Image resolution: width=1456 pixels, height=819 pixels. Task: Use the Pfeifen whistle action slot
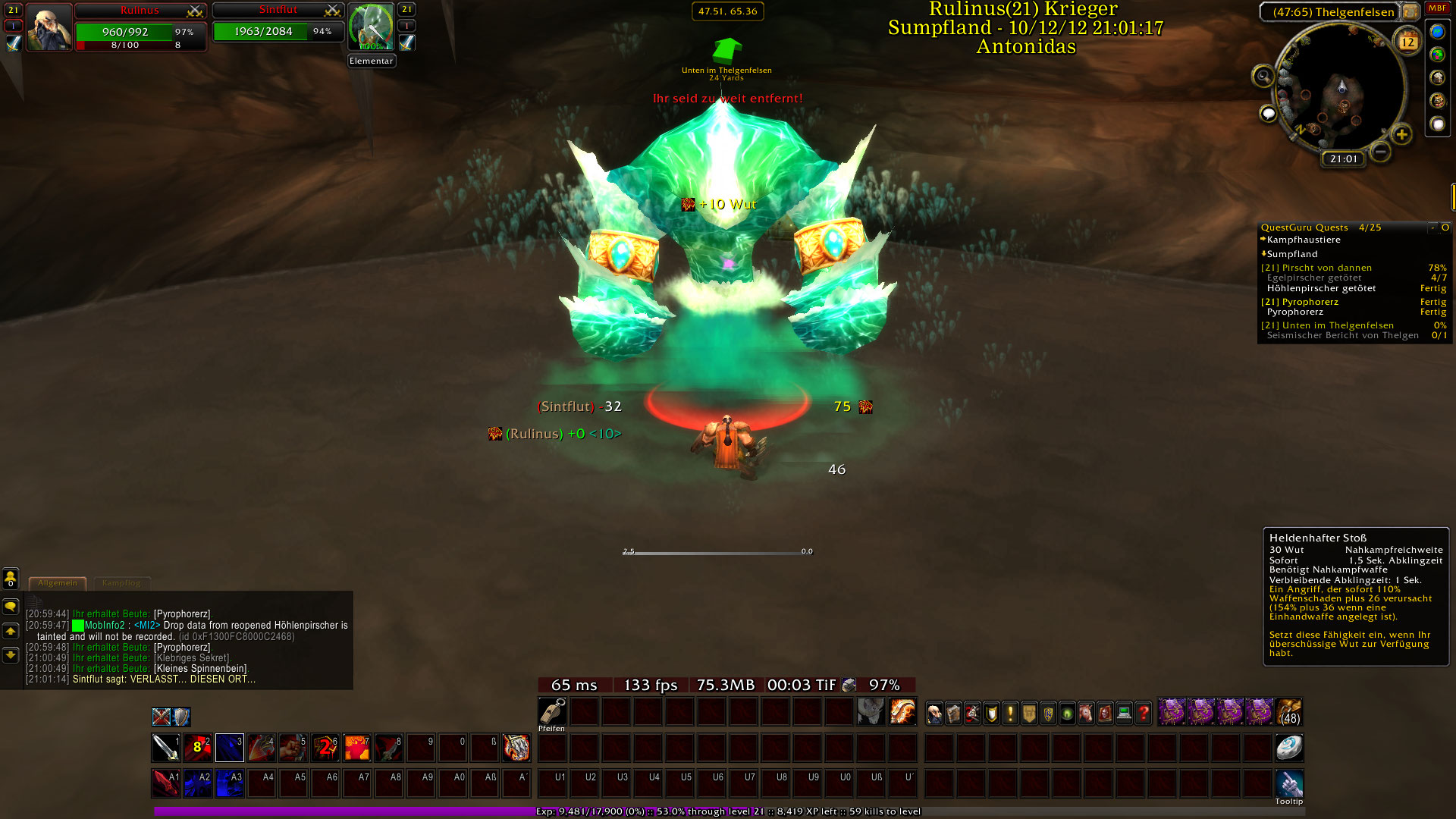pos(552,712)
